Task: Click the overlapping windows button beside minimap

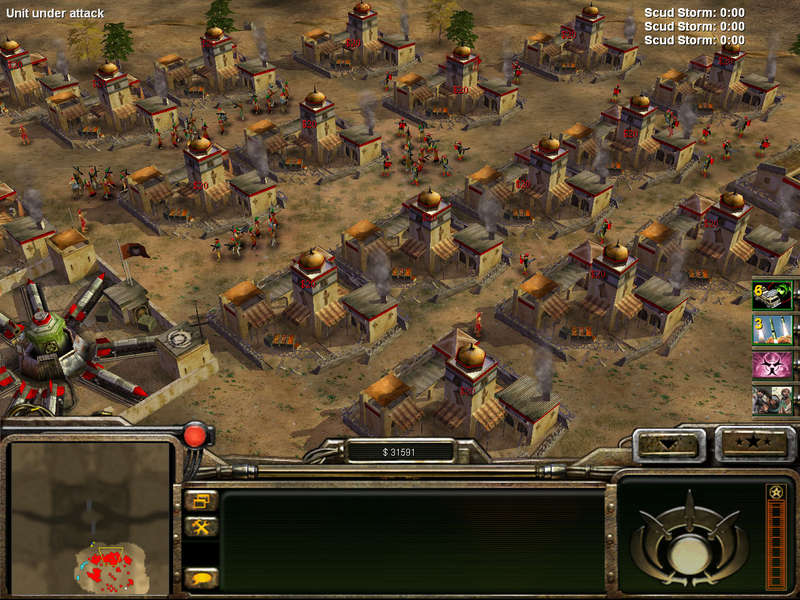Action: pos(201,500)
